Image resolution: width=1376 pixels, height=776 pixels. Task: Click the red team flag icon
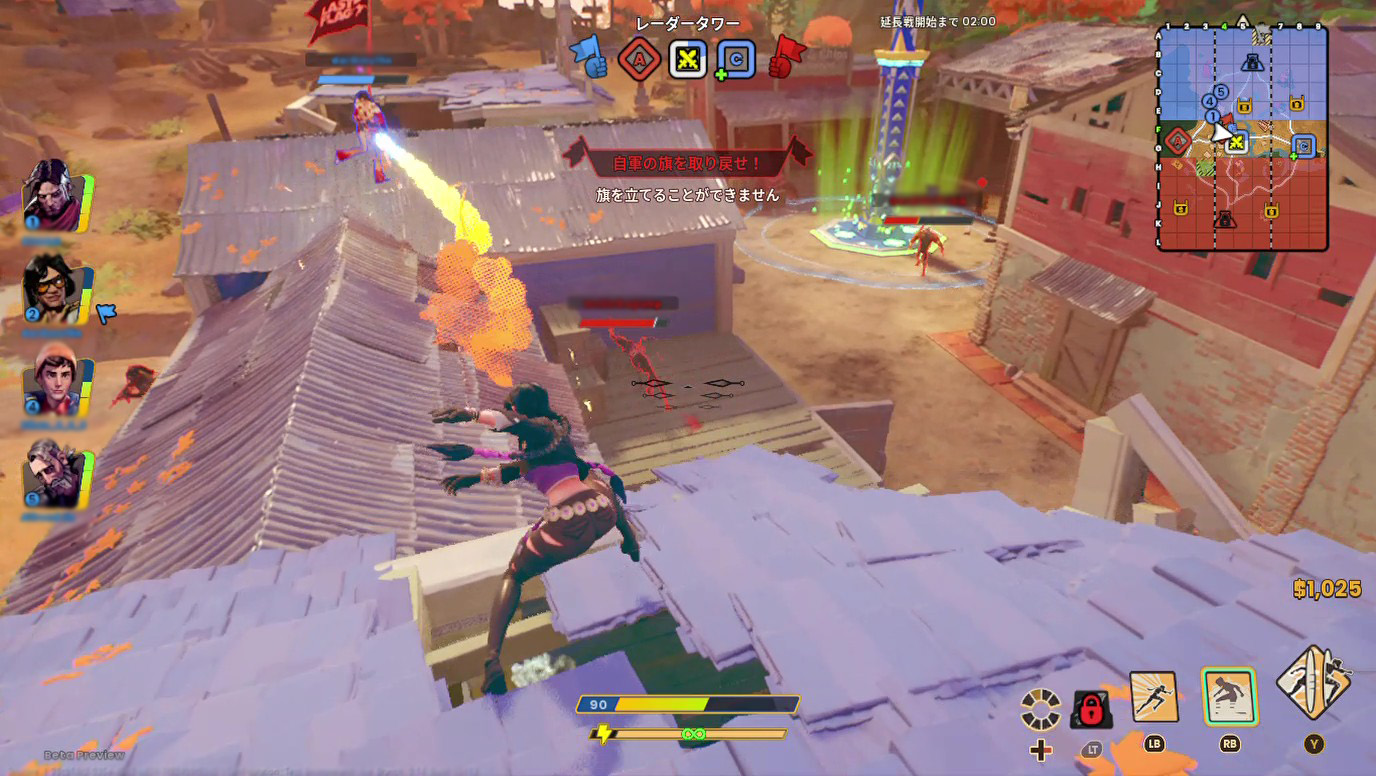787,57
